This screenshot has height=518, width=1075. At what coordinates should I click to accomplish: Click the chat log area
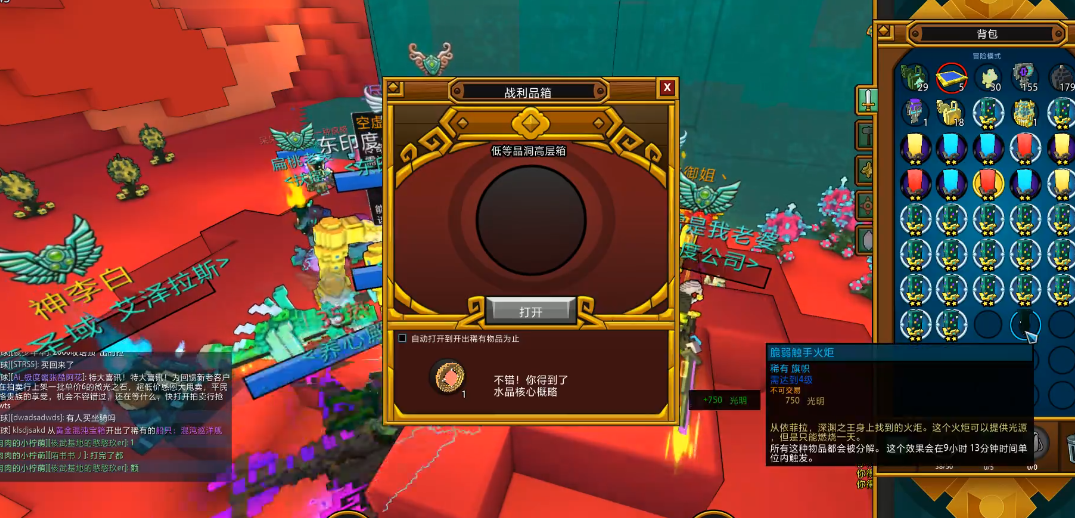point(115,410)
